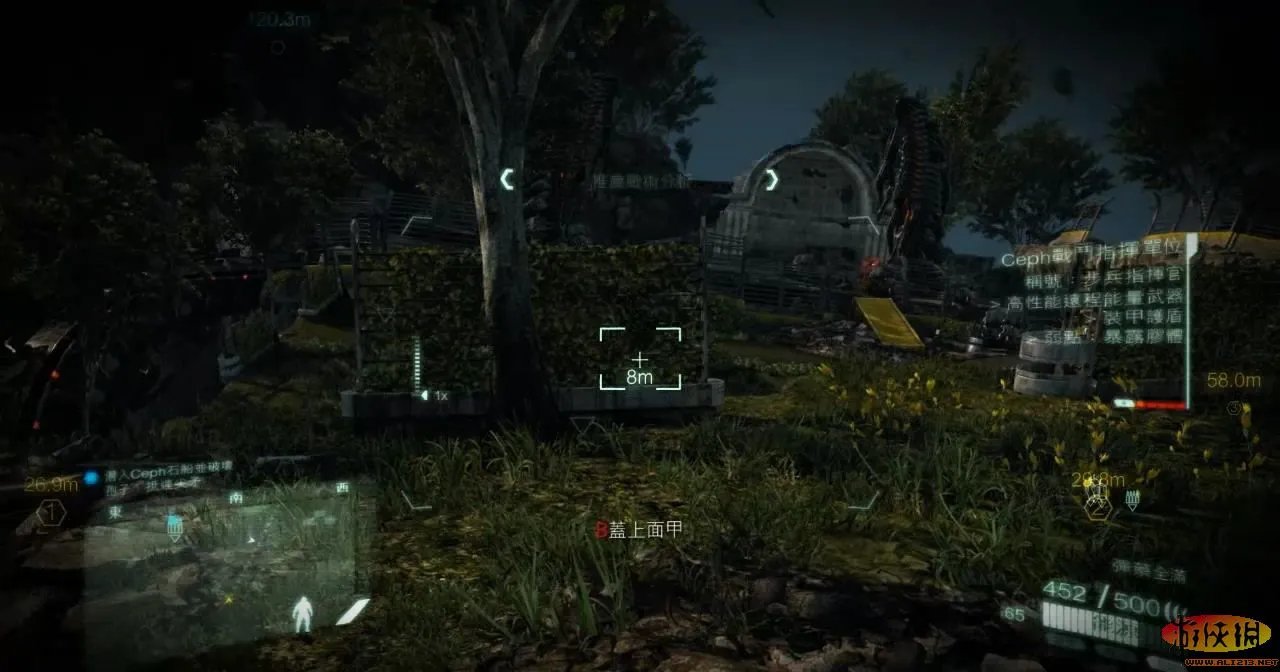Image resolution: width=1280 pixels, height=672 pixels.
Task: Click the circular waypoint icon under 58.0m
Action: (x=1233, y=408)
